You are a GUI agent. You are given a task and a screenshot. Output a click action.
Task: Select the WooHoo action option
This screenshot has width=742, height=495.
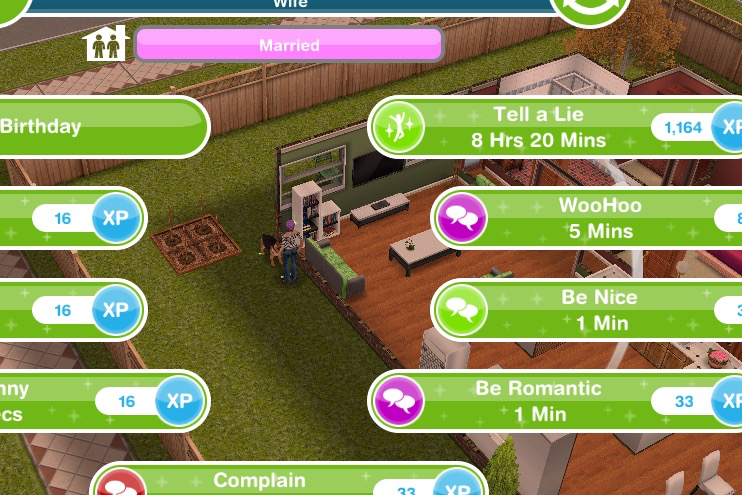tap(598, 218)
